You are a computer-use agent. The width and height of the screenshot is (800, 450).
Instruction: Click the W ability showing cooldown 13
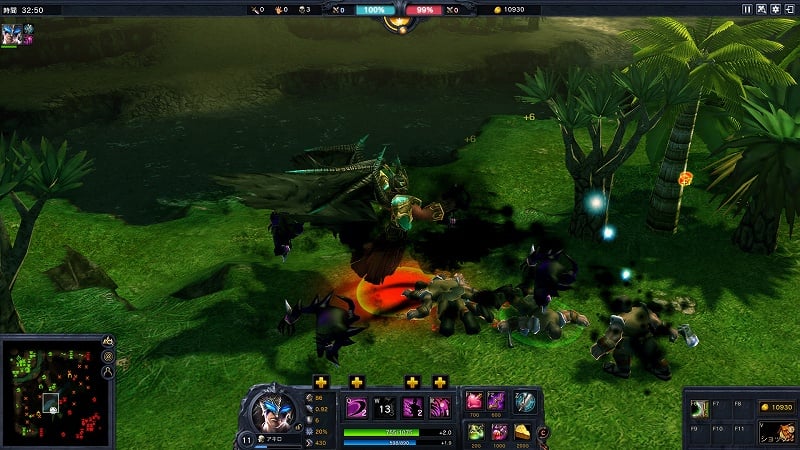384,407
